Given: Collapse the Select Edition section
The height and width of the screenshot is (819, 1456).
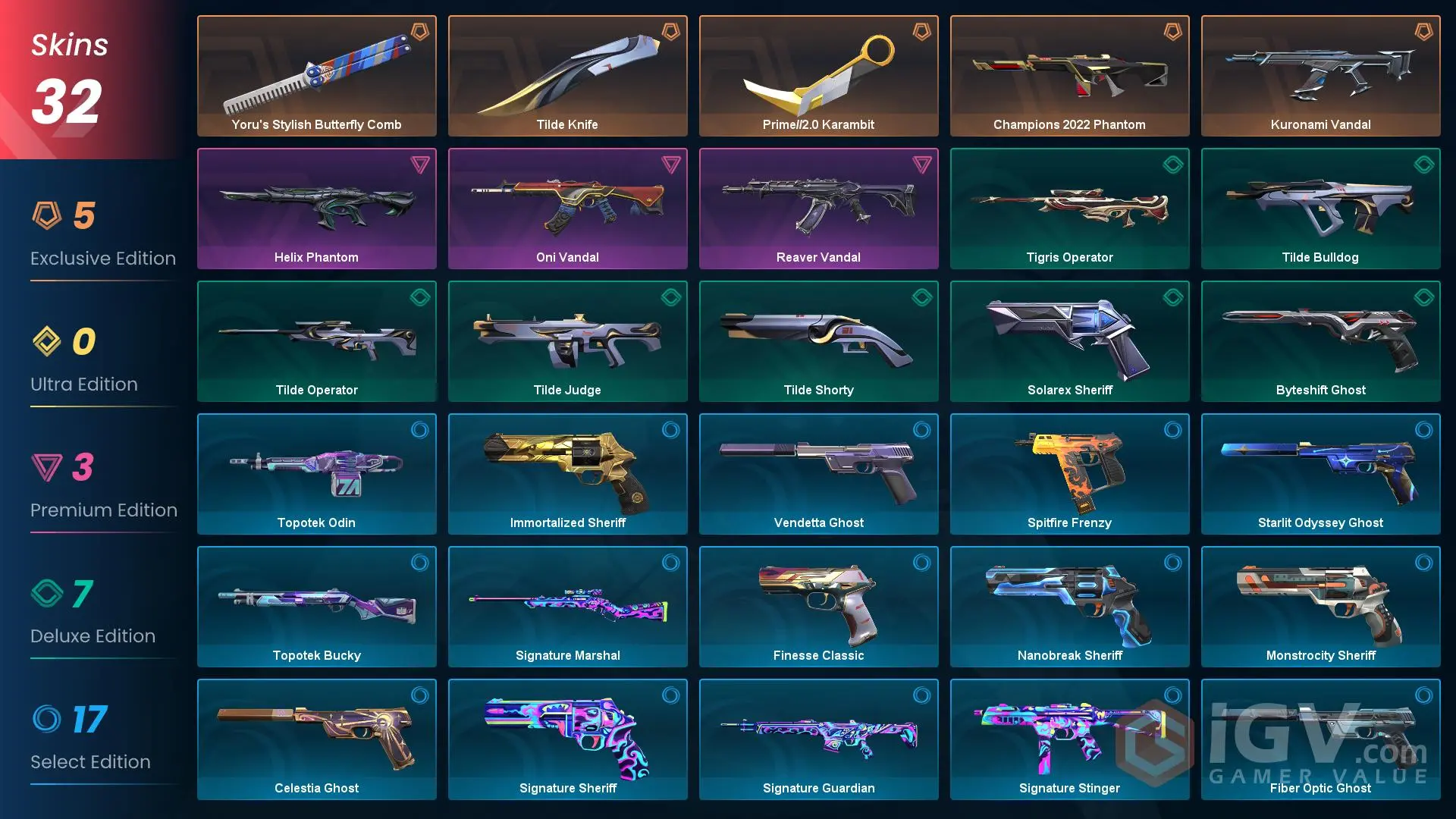Looking at the screenshot, I should click(x=90, y=761).
